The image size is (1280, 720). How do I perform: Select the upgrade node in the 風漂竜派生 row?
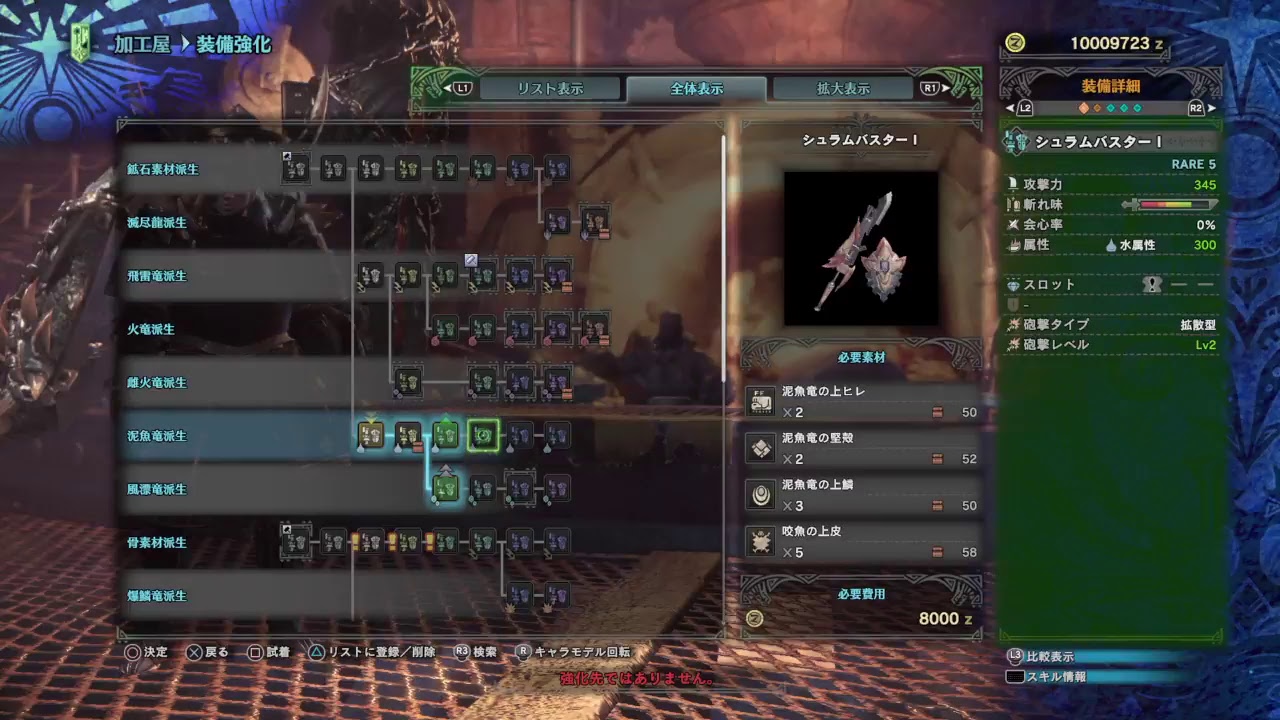(444, 489)
